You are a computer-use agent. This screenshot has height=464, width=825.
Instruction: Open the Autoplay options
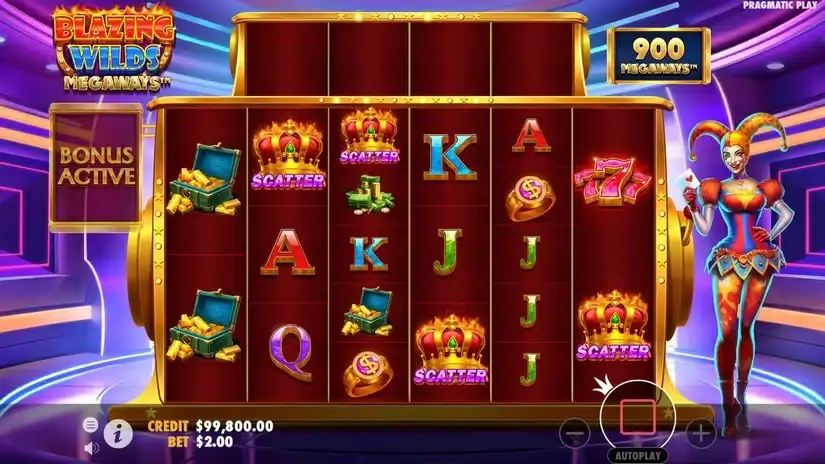pos(637,454)
